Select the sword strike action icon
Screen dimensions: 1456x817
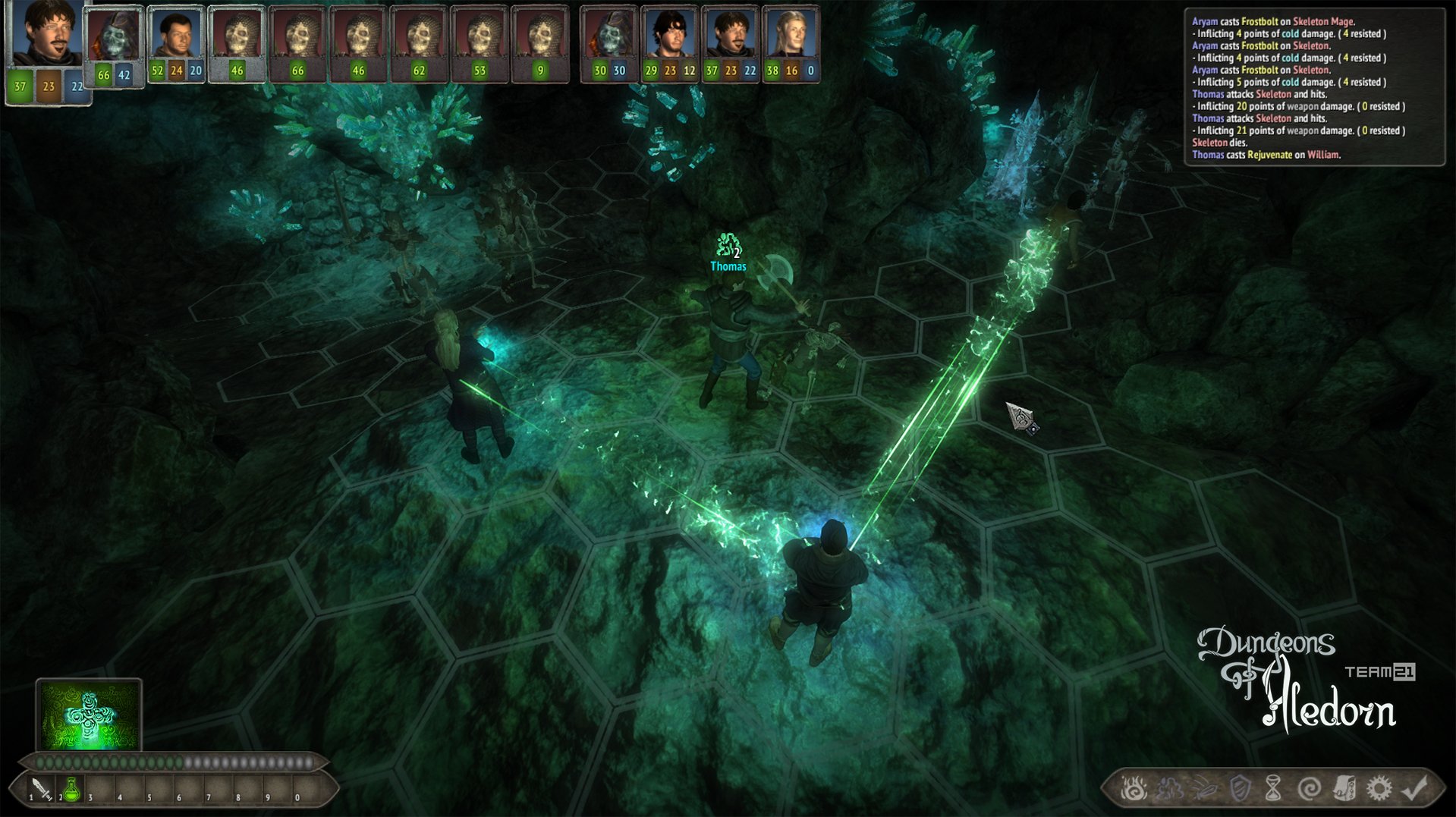[1205, 789]
